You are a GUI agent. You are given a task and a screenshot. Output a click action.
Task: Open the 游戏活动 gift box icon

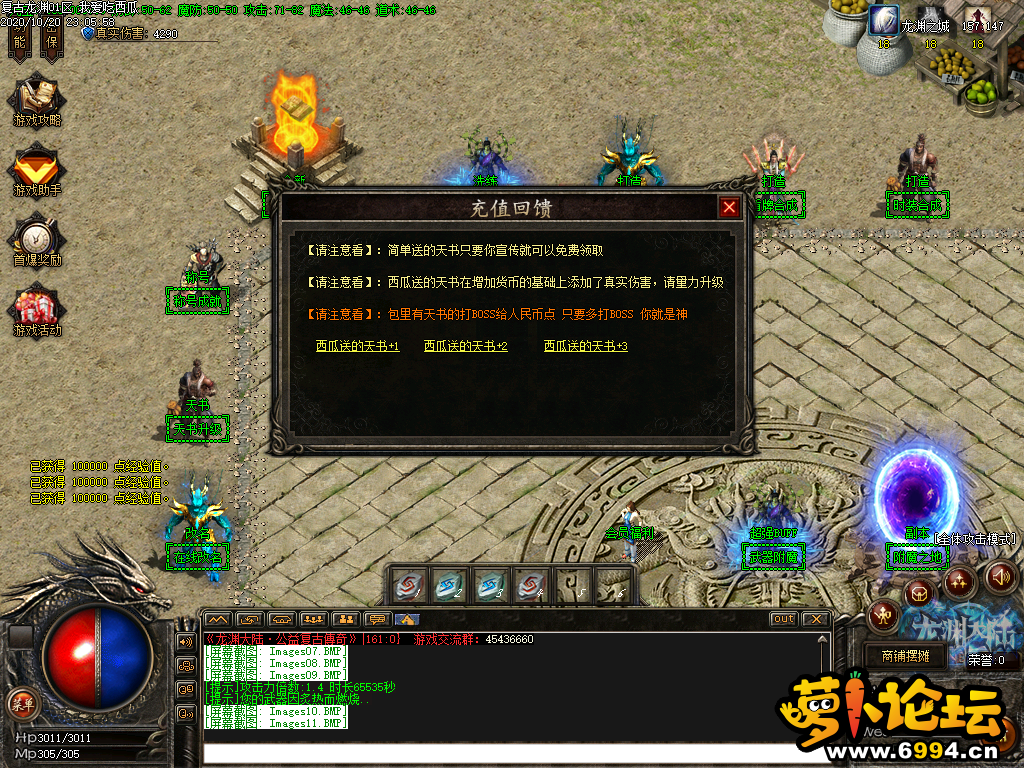[x=37, y=310]
